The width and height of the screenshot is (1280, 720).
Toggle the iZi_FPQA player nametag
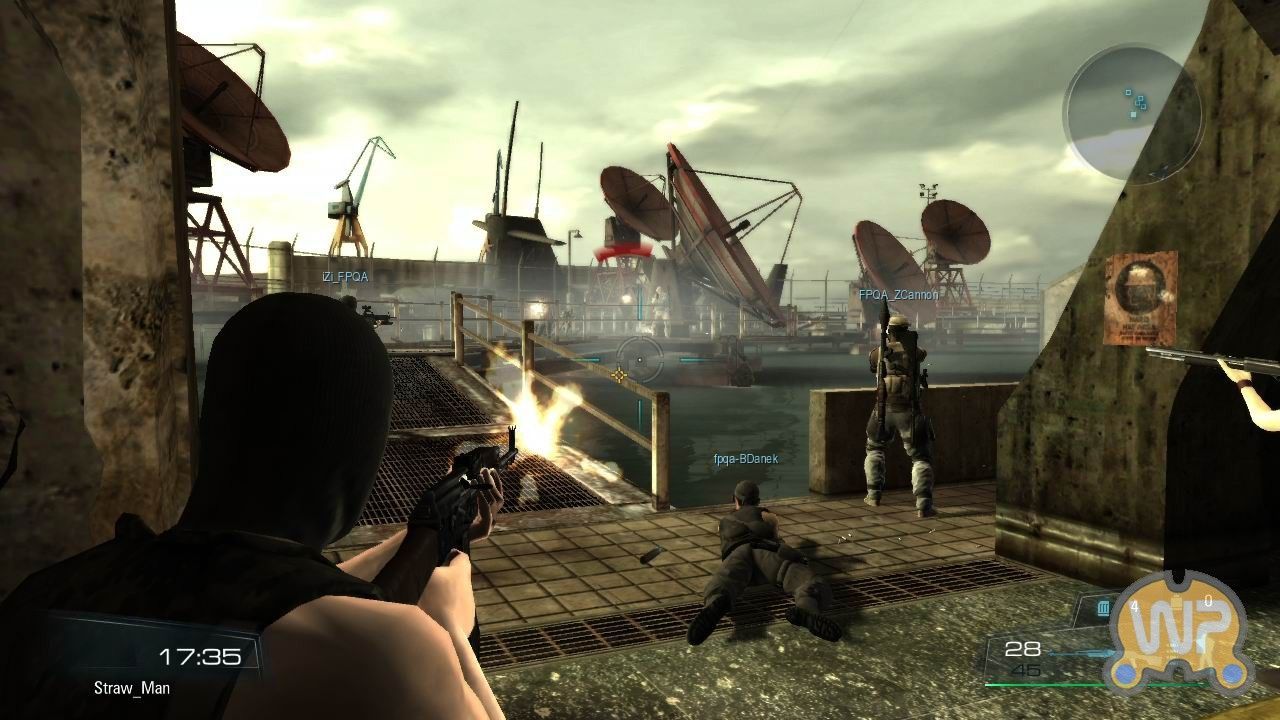tap(345, 278)
